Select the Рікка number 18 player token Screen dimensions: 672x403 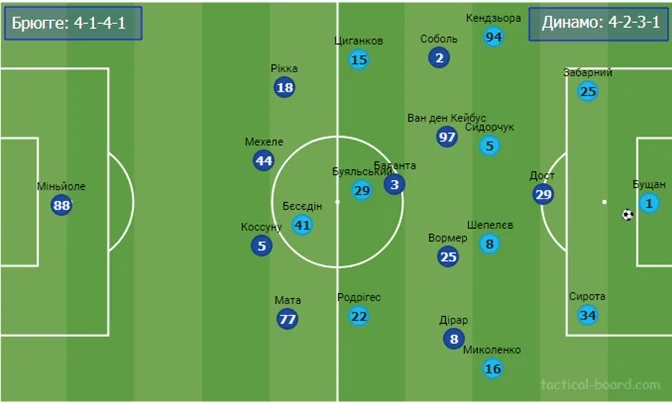[285, 88]
